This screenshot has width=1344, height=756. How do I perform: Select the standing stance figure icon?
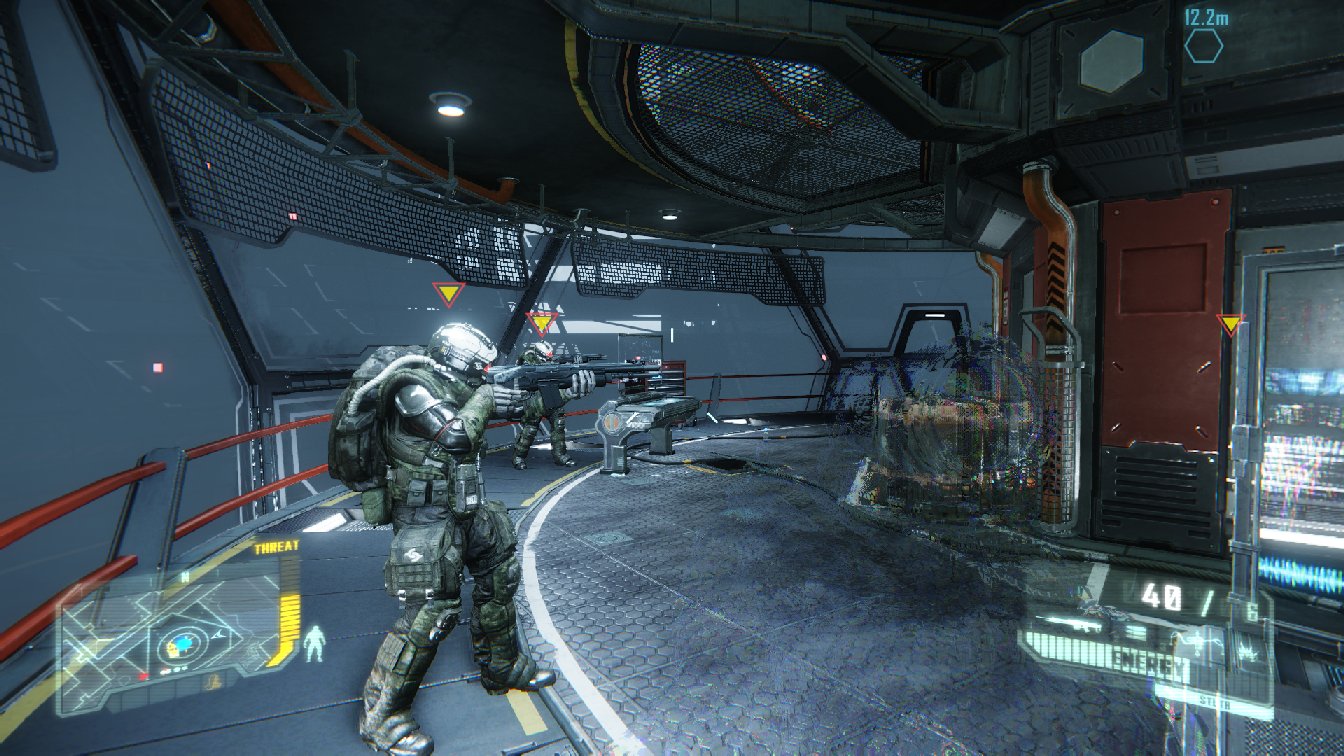tap(314, 643)
